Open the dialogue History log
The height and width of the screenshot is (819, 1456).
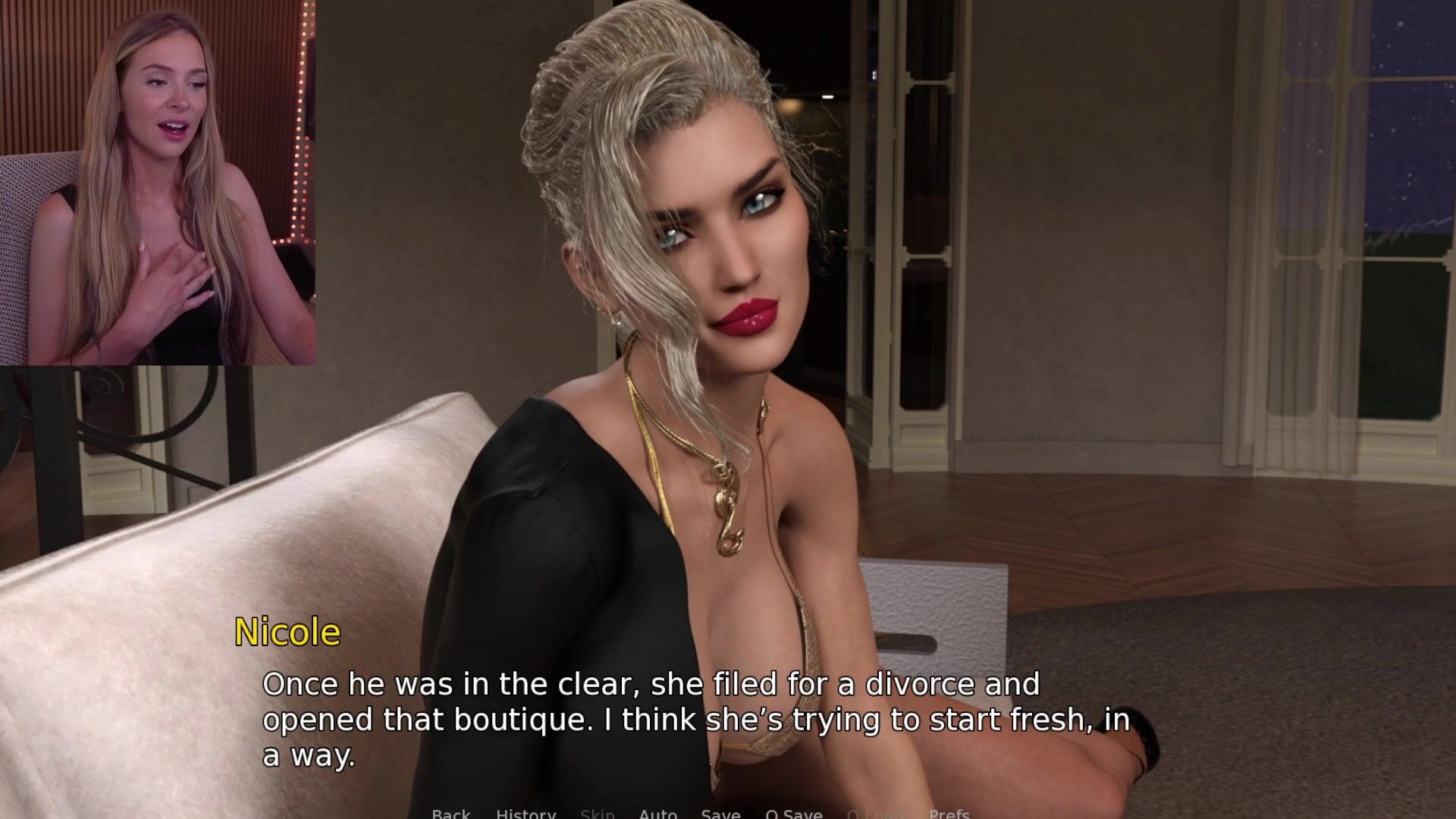[x=526, y=814]
